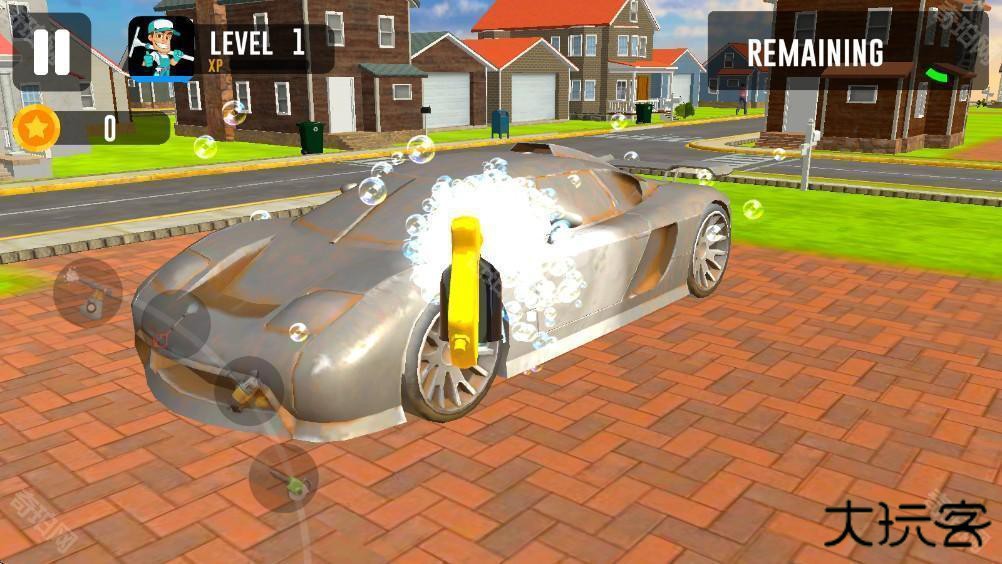
Task: Pick the yellow pressure washer tool
Action: [x=248, y=391]
